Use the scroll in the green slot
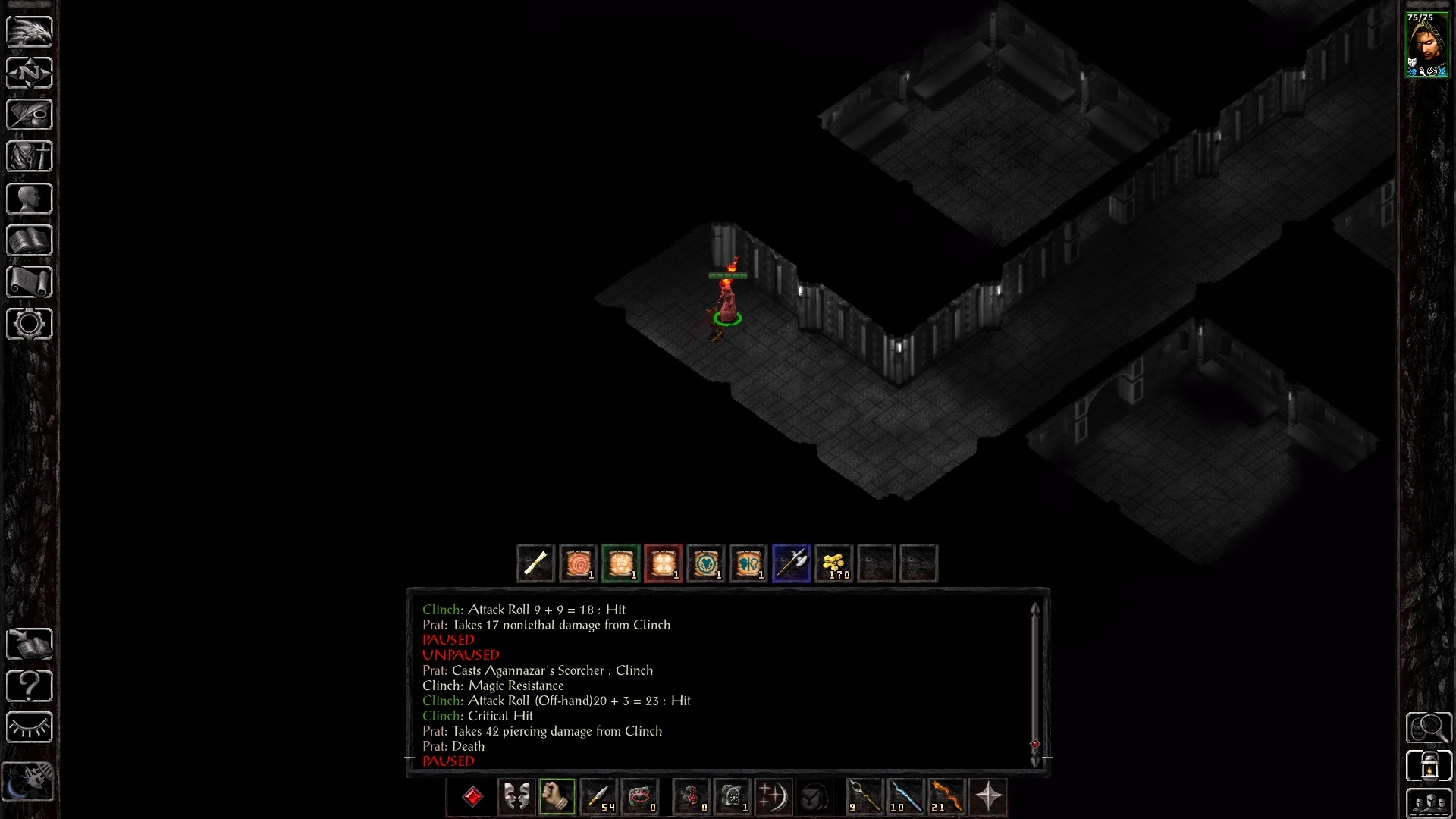This screenshot has height=819, width=1456. 621,563
